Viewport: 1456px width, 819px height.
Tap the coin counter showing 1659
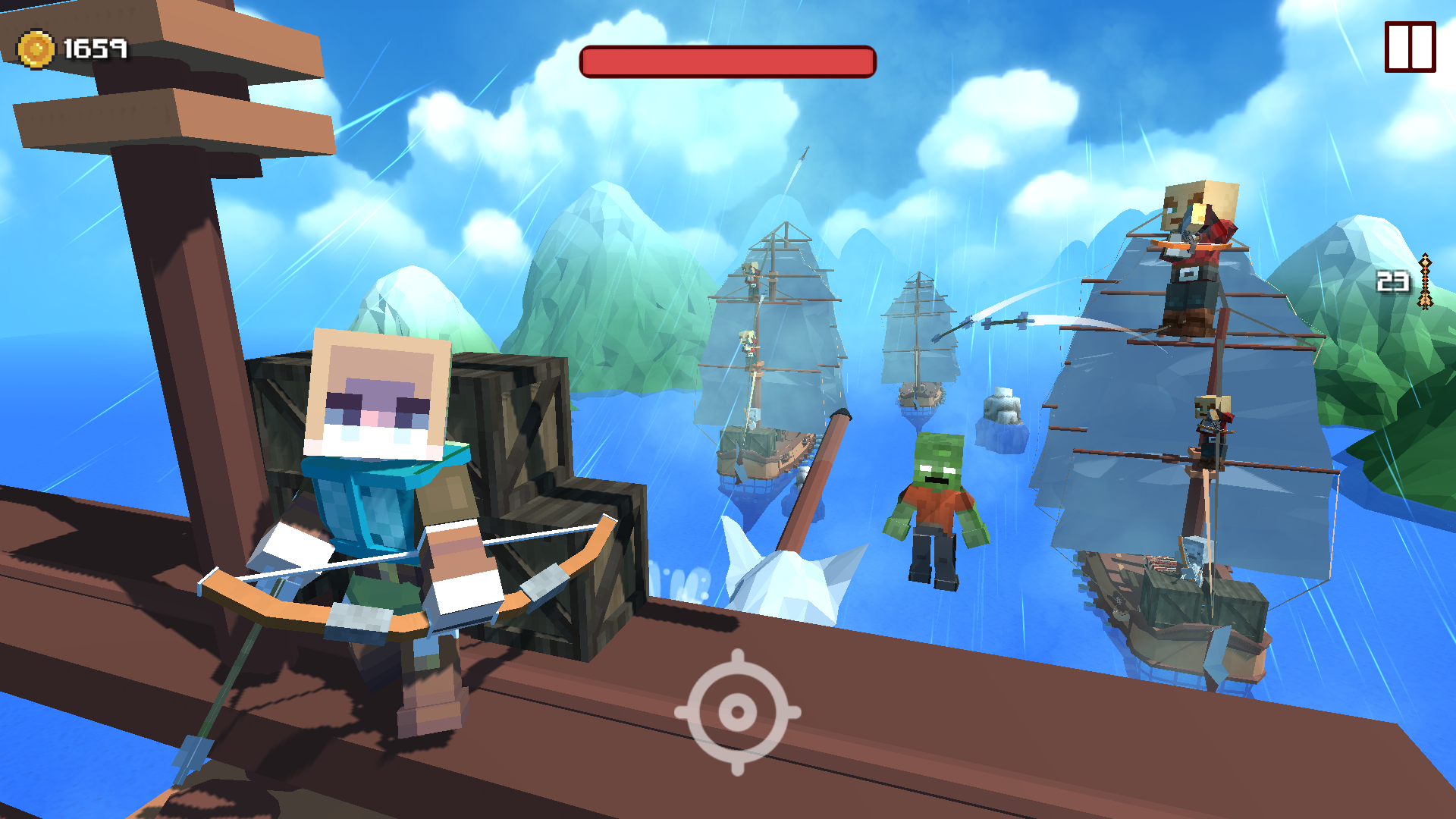[x=97, y=48]
